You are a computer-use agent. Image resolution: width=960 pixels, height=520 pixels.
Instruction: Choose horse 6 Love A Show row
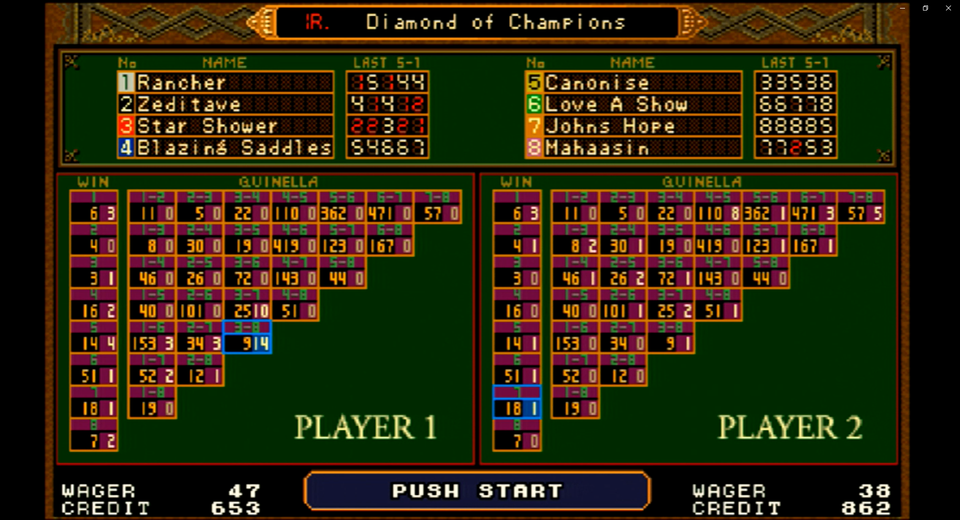point(633,104)
